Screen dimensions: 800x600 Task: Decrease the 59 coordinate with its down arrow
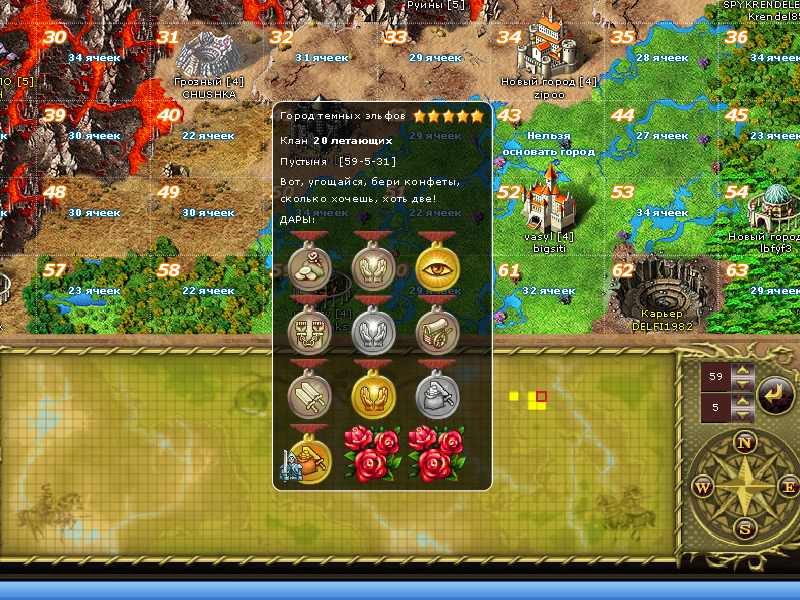pyautogui.click(x=741, y=385)
